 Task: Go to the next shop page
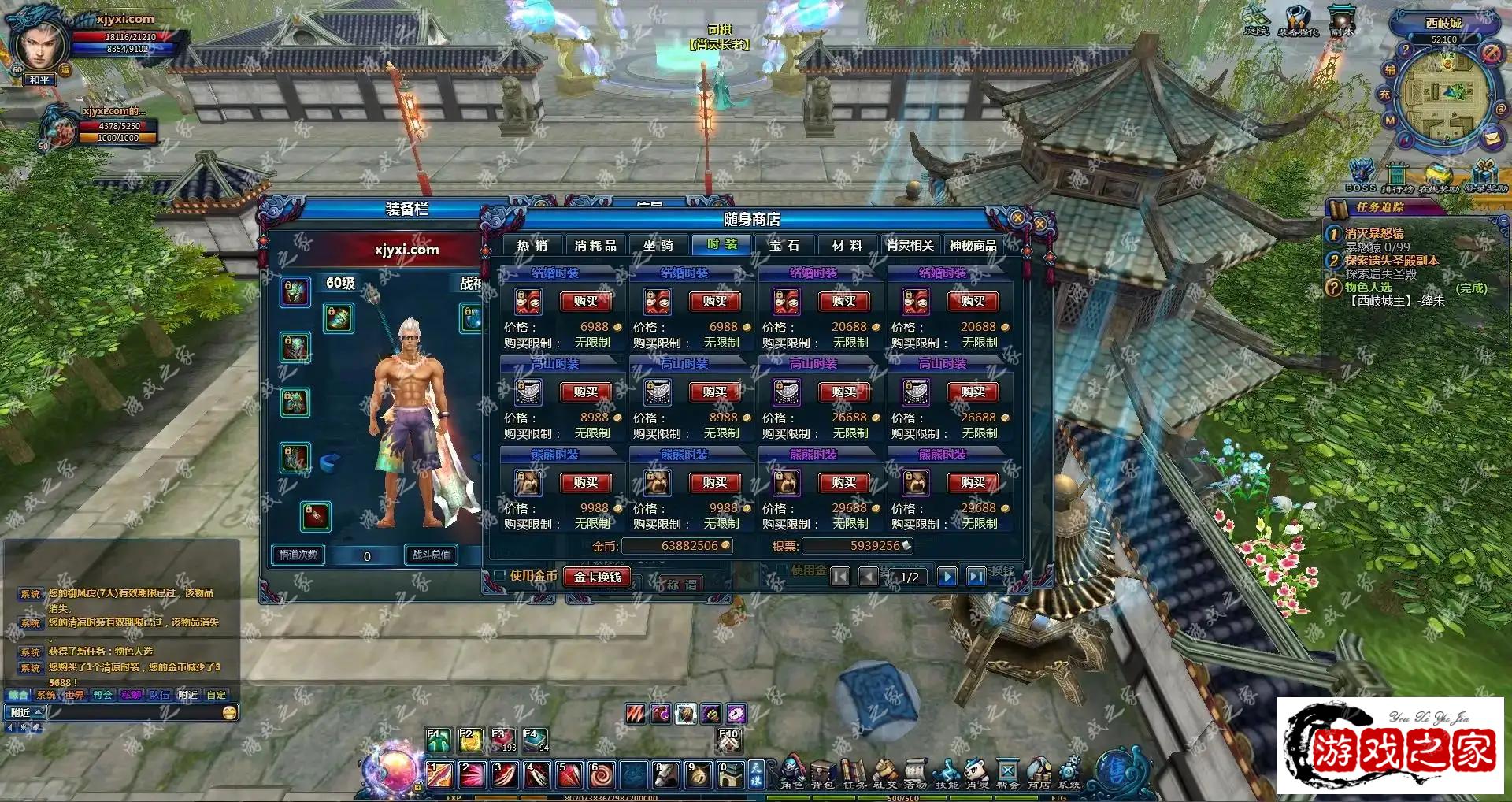pyautogui.click(x=947, y=577)
